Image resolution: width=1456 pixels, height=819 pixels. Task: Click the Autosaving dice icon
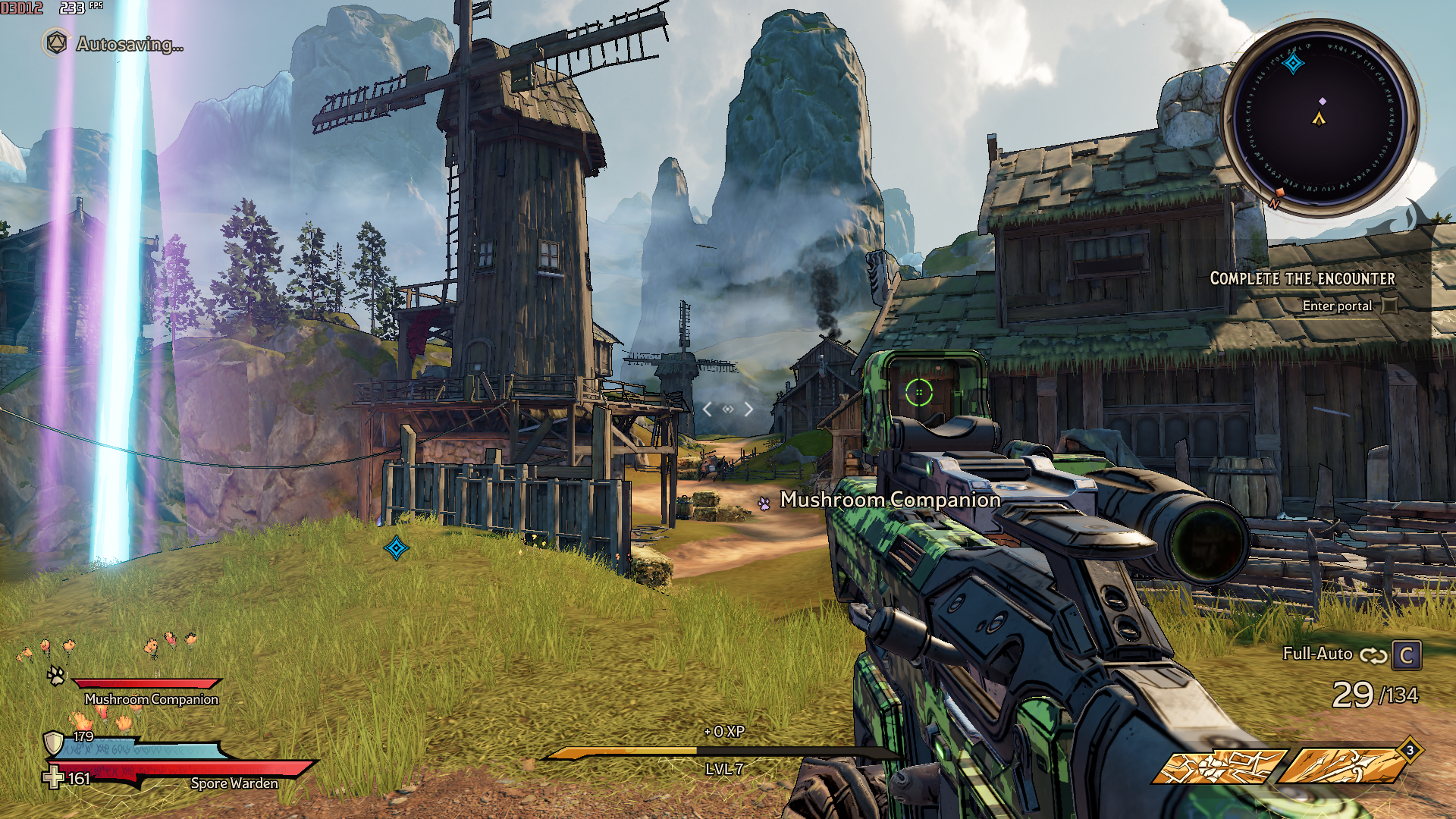click(56, 43)
